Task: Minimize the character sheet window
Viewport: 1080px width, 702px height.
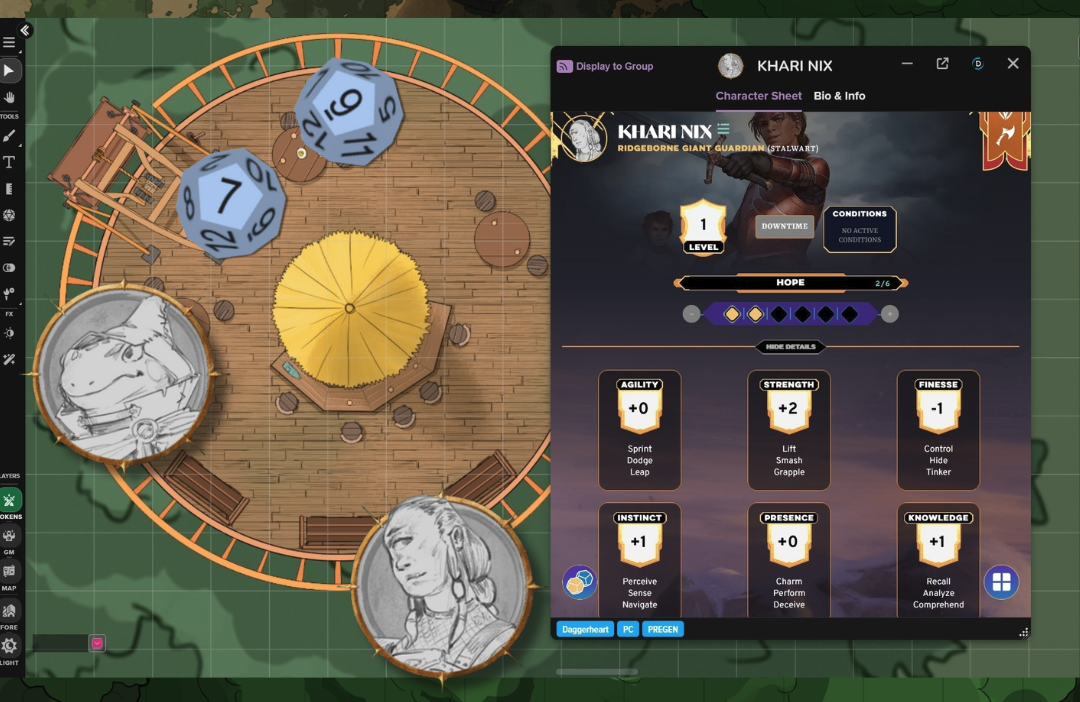Action: click(x=907, y=64)
